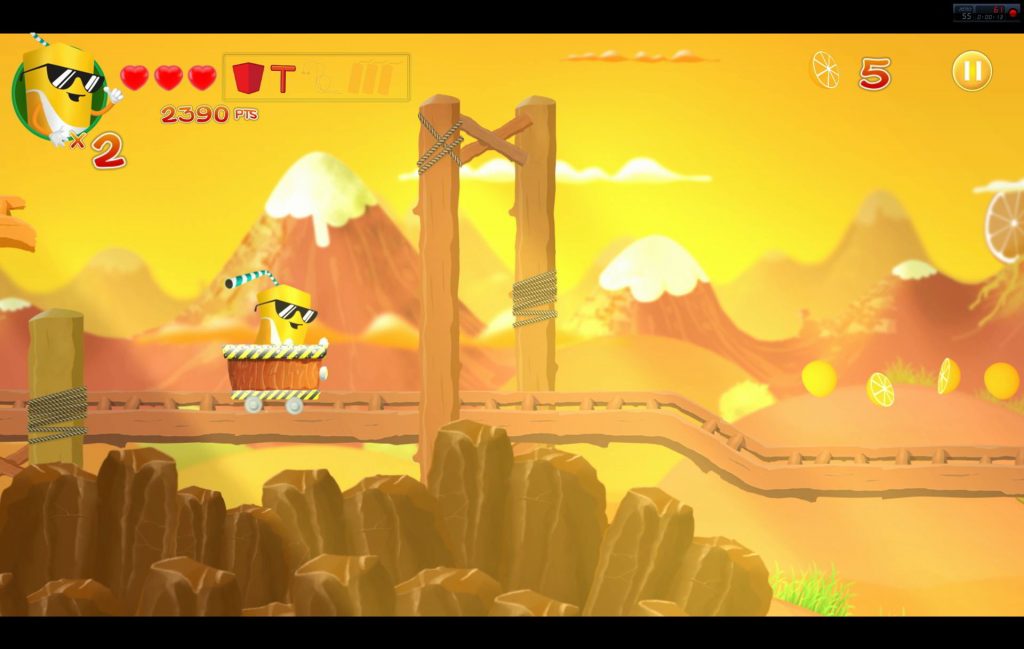Click the recording overlay's red indicator
The image size is (1024, 649).
tap(1012, 12)
